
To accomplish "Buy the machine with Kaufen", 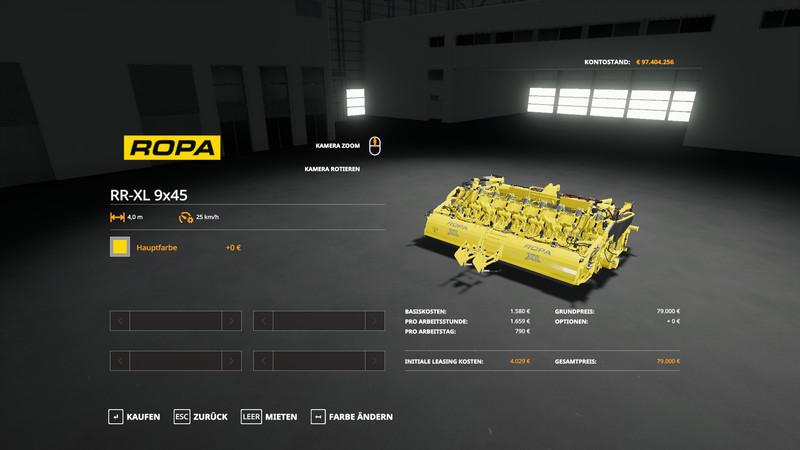I will (x=134, y=416).
